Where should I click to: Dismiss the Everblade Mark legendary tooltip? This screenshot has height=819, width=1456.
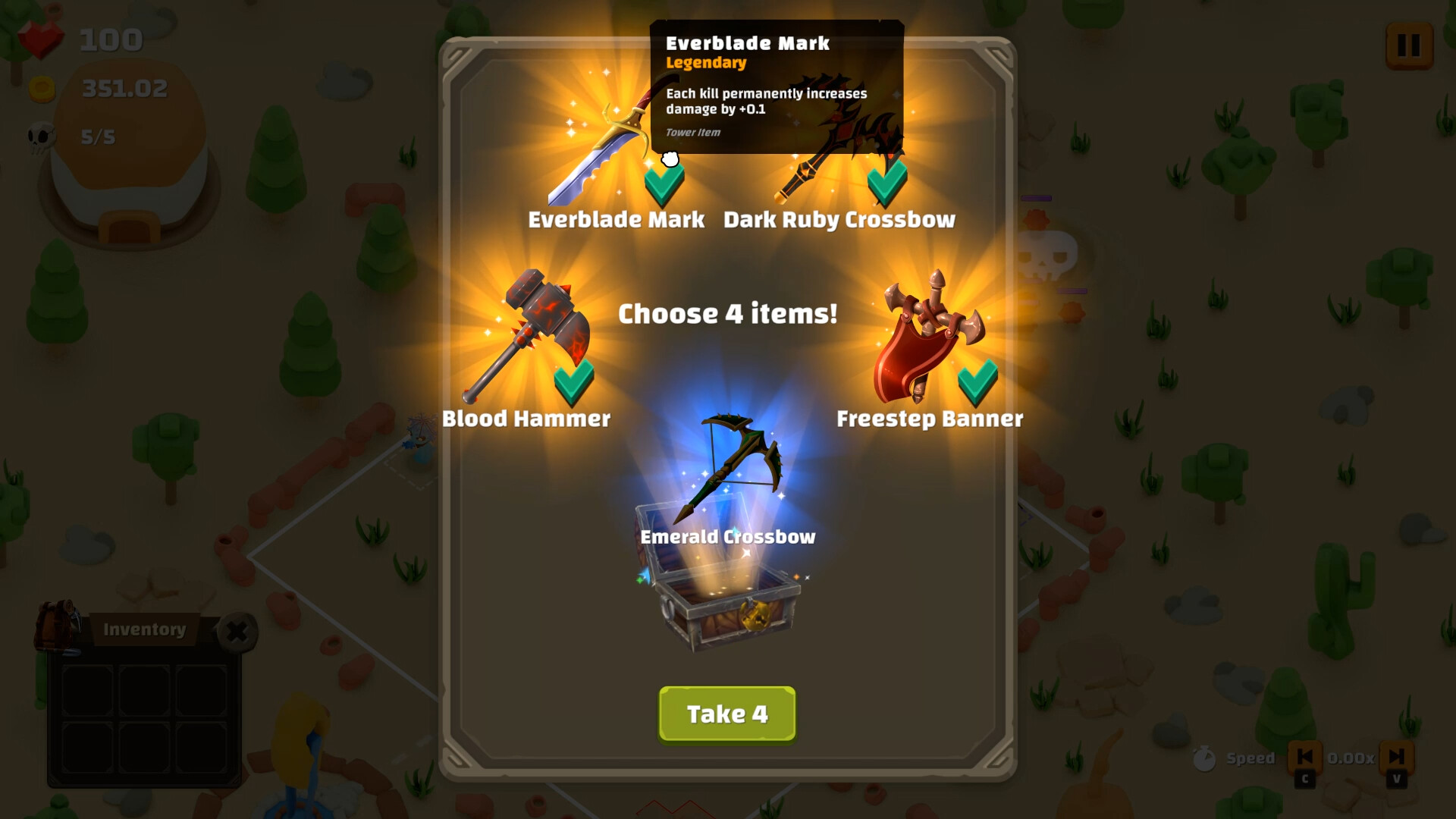coord(777,87)
